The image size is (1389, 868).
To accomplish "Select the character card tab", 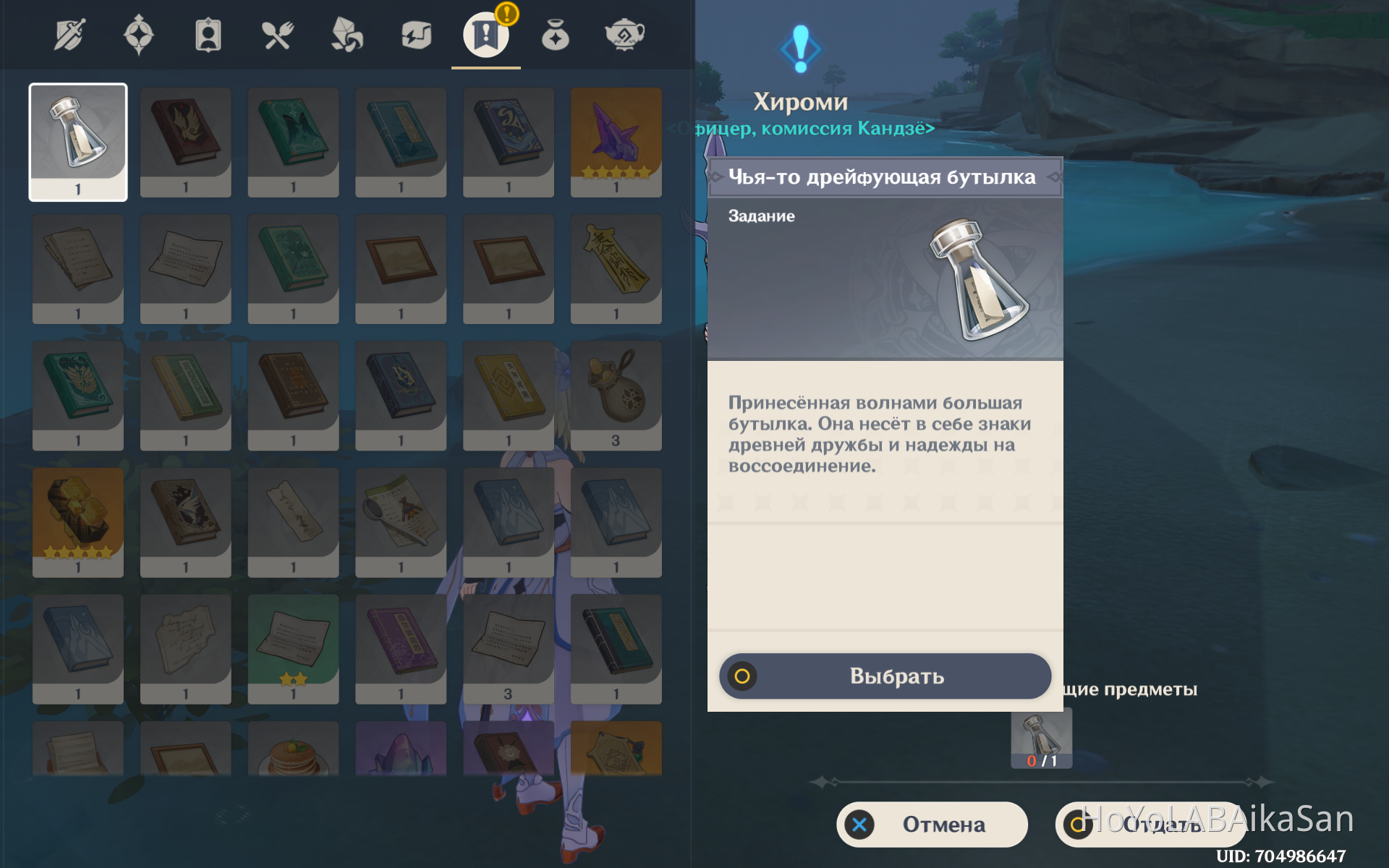I will click(208, 35).
